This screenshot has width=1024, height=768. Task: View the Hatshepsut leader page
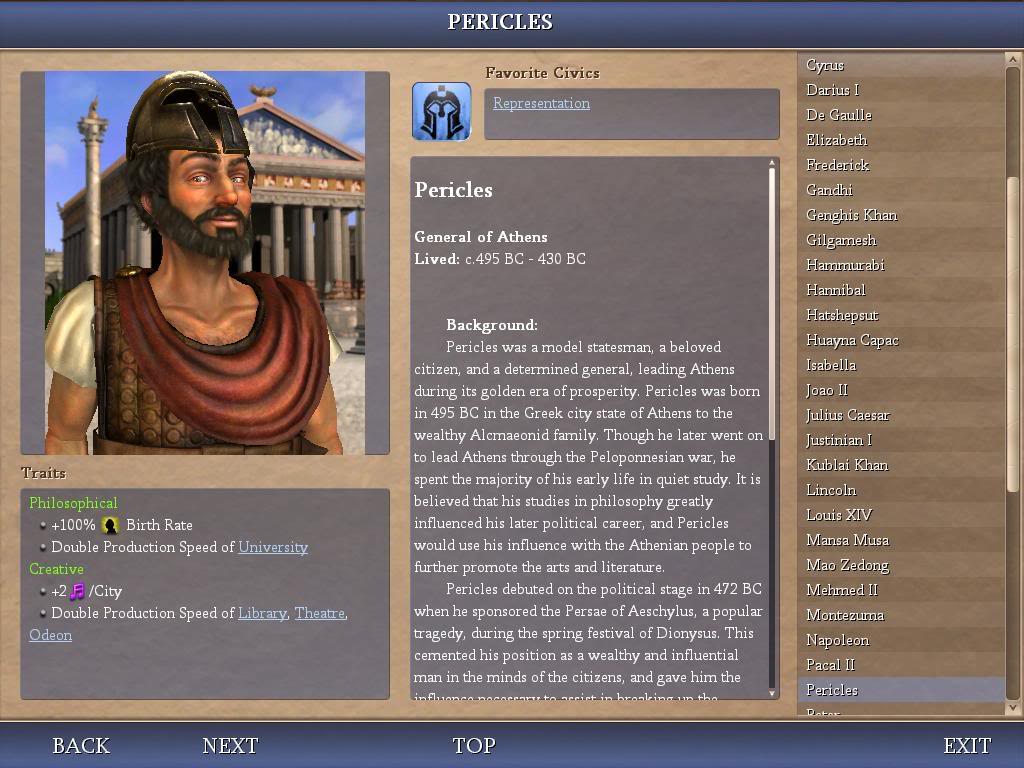[x=842, y=315]
